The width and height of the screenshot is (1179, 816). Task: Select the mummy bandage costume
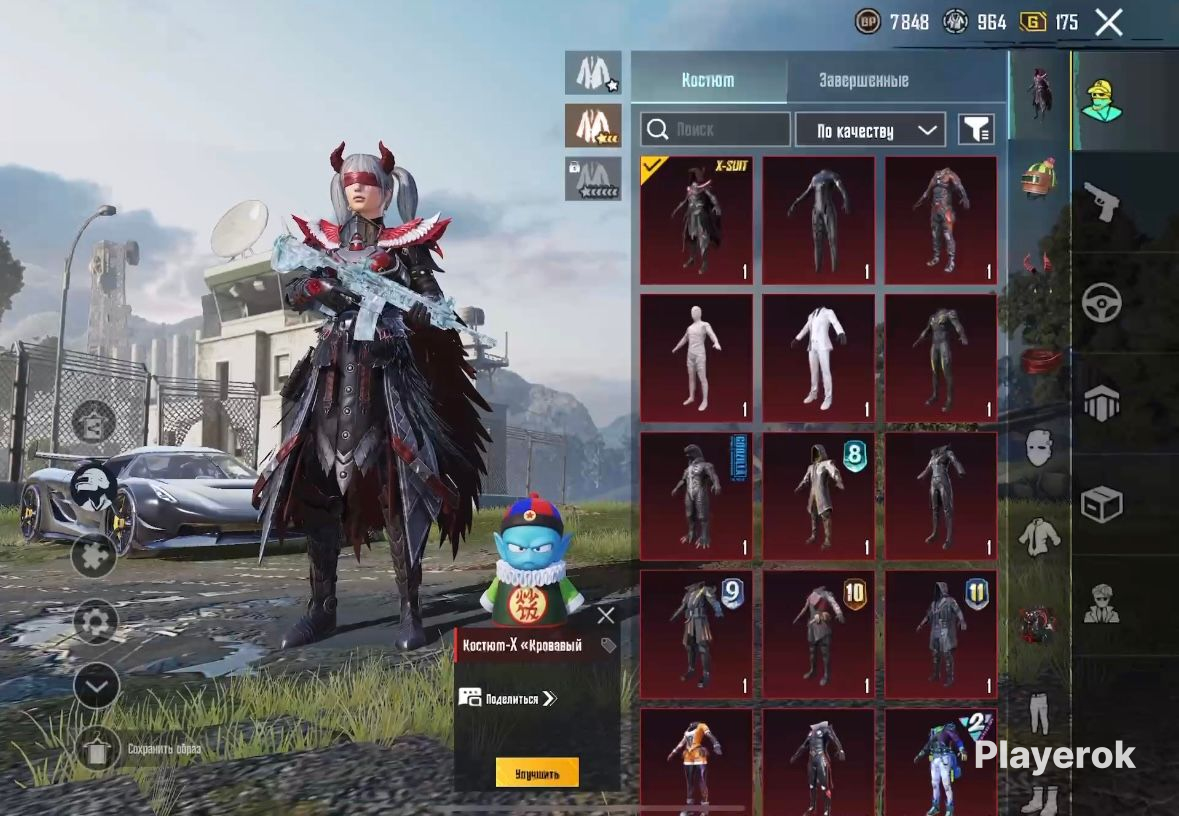click(x=696, y=357)
